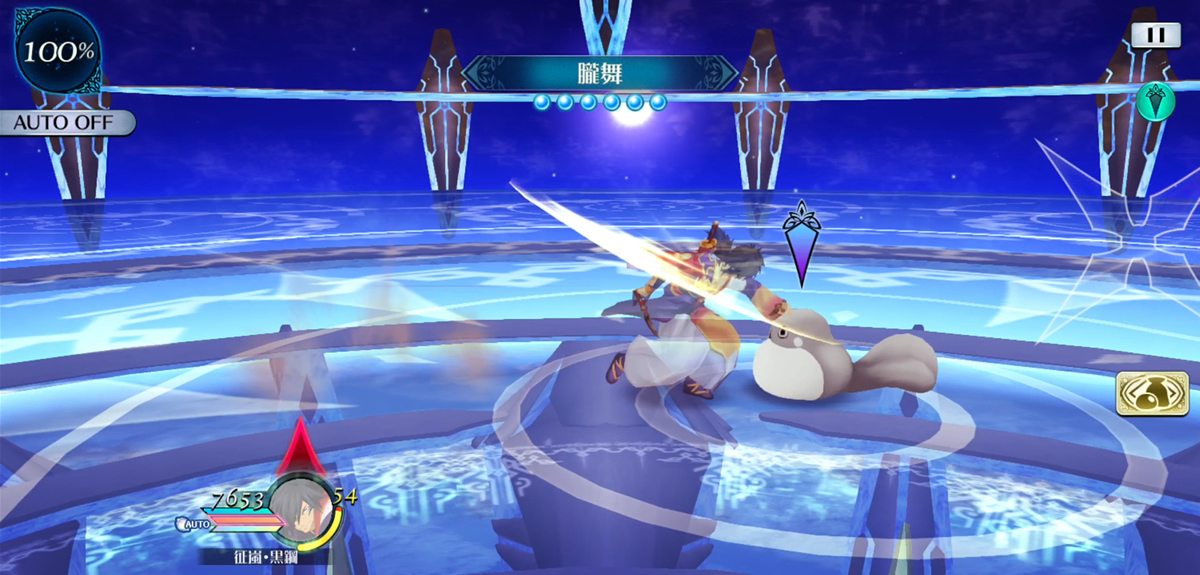Pause the battle
The image size is (1200, 575).
(x=1156, y=34)
